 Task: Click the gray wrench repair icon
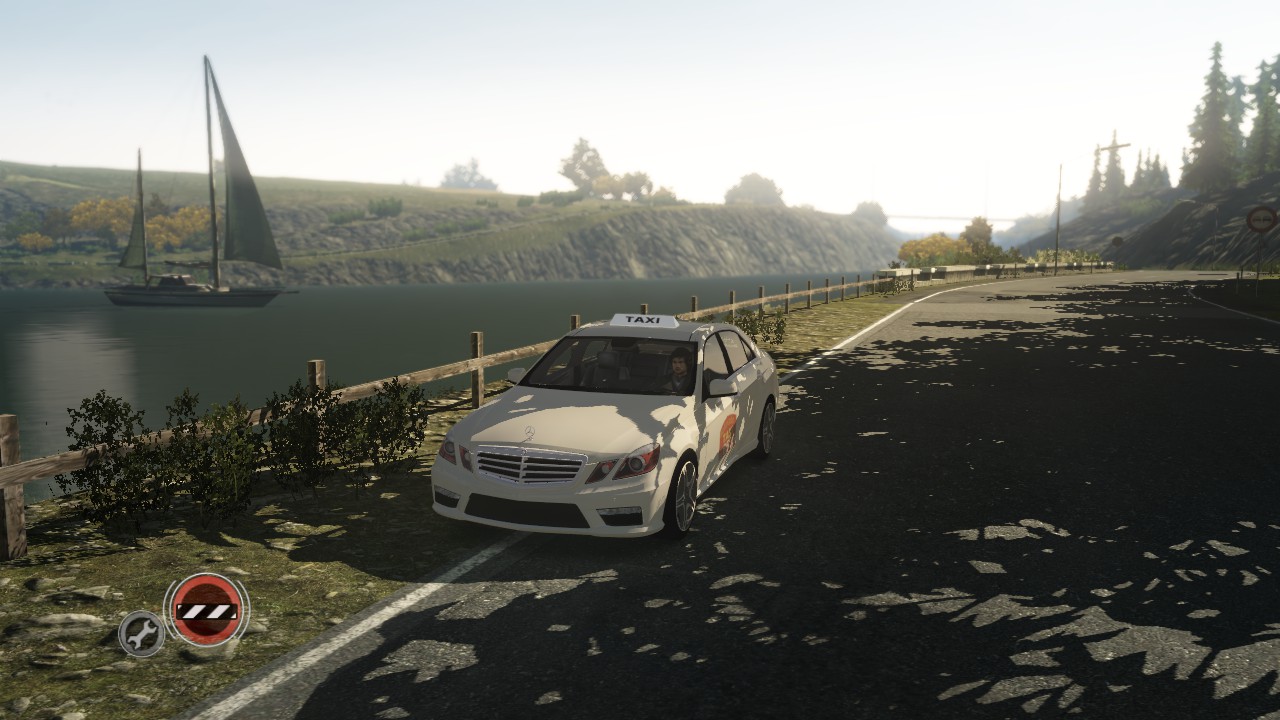[x=142, y=633]
